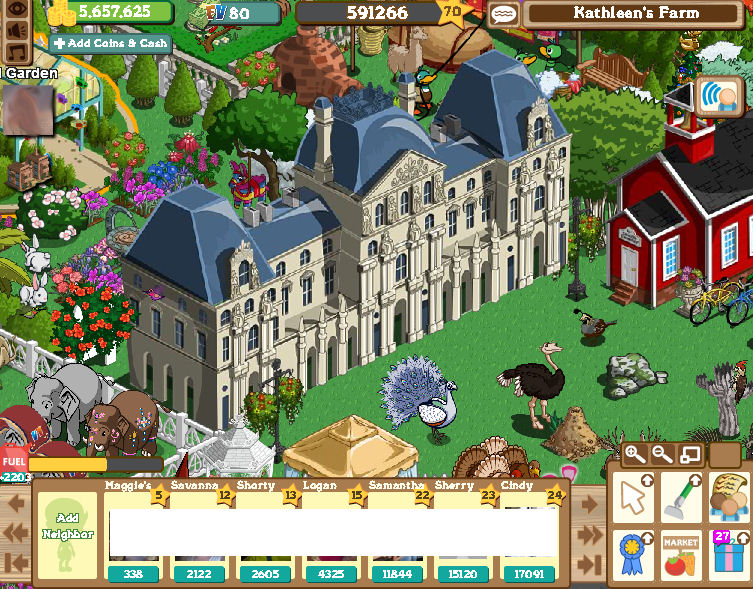
Task: Toggle the fullscreen button
Action: point(690,455)
